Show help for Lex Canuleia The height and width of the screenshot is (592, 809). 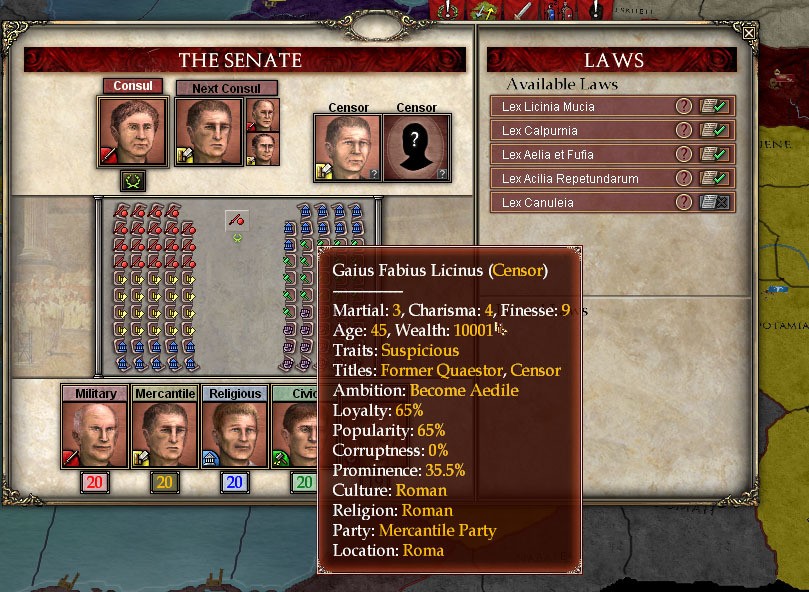coord(684,202)
